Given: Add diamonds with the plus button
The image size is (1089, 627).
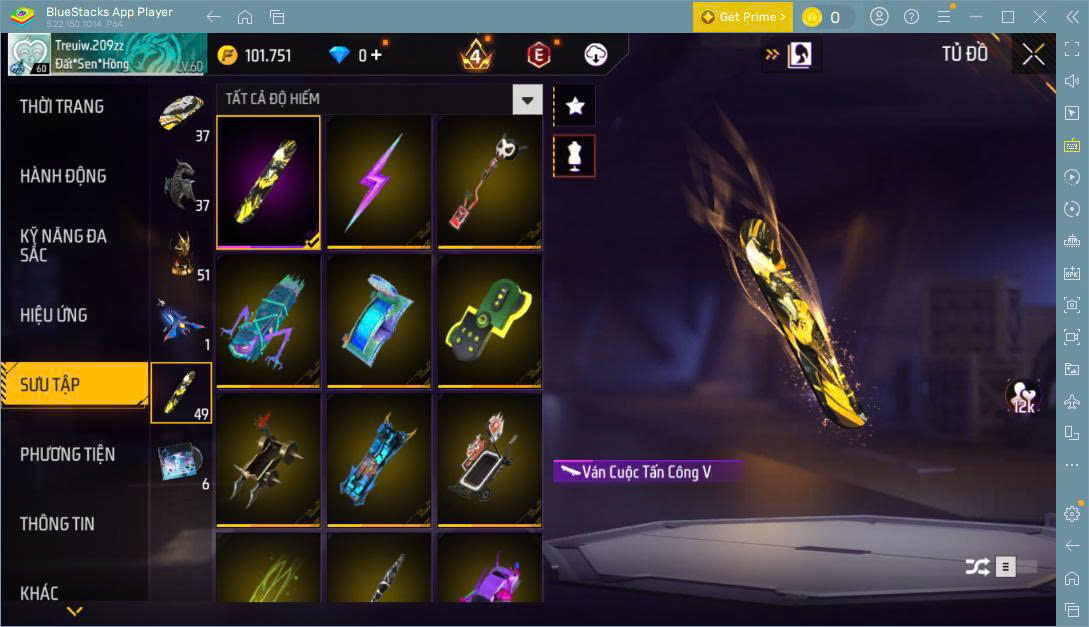Looking at the screenshot, I should click(376, 55).
